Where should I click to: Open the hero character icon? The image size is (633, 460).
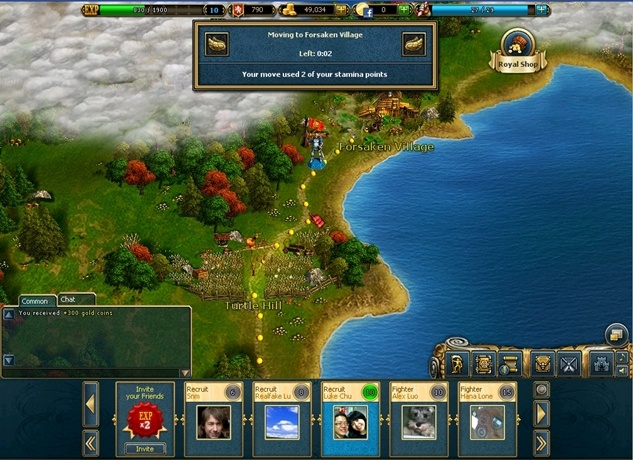point(457,364)
